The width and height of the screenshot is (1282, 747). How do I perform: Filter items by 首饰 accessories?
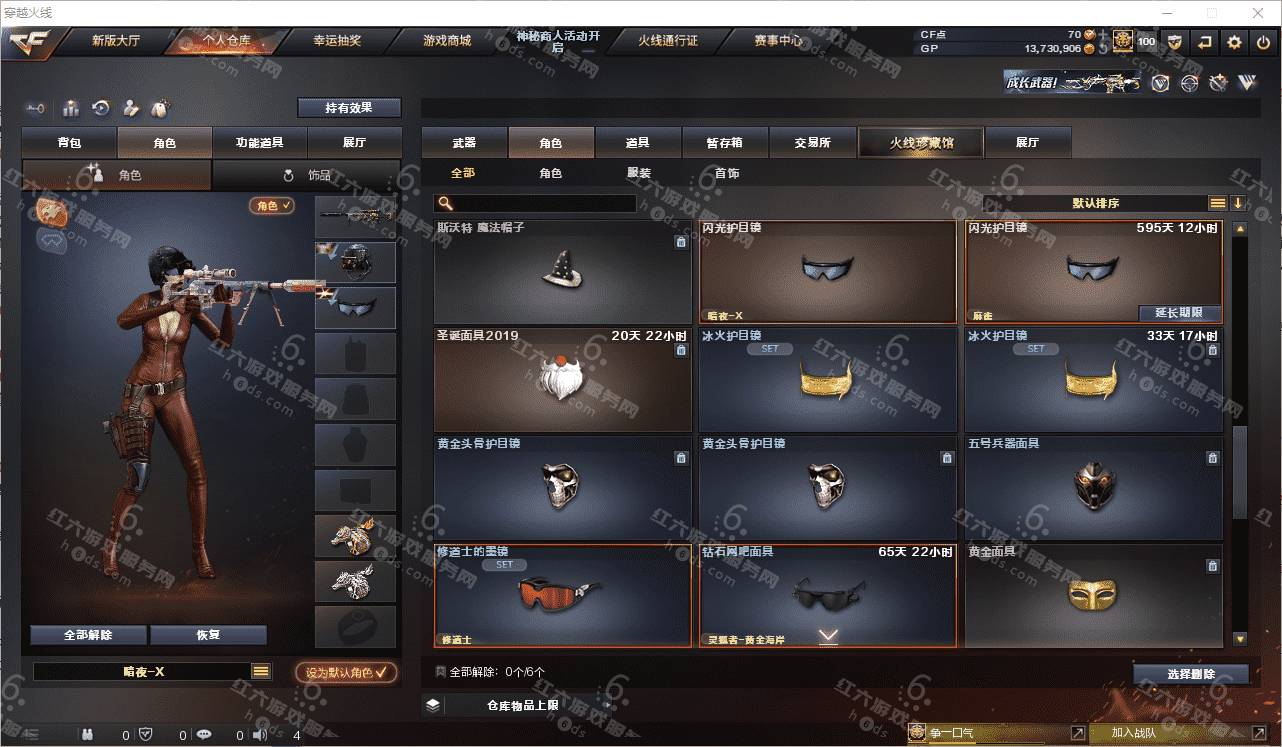(727, 173)
